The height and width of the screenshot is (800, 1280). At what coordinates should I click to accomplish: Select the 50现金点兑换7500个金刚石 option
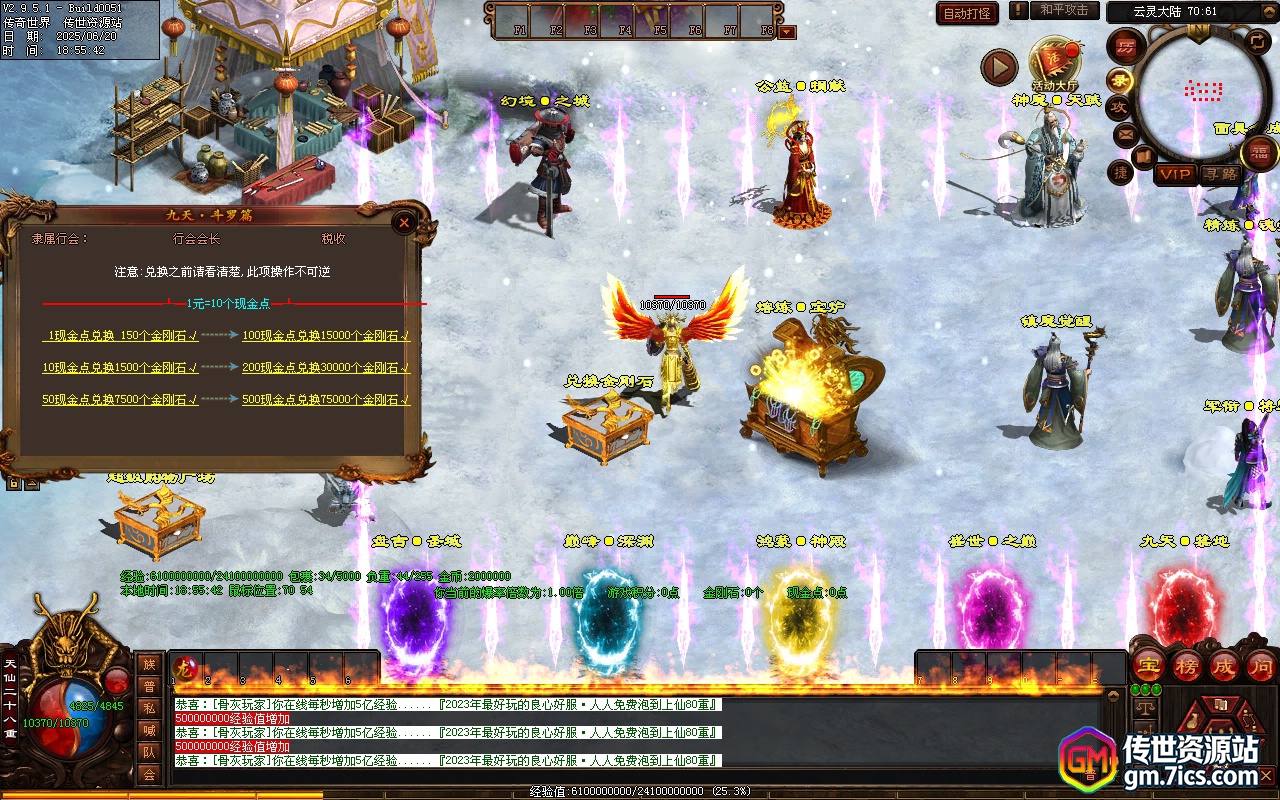click(120, 399)
